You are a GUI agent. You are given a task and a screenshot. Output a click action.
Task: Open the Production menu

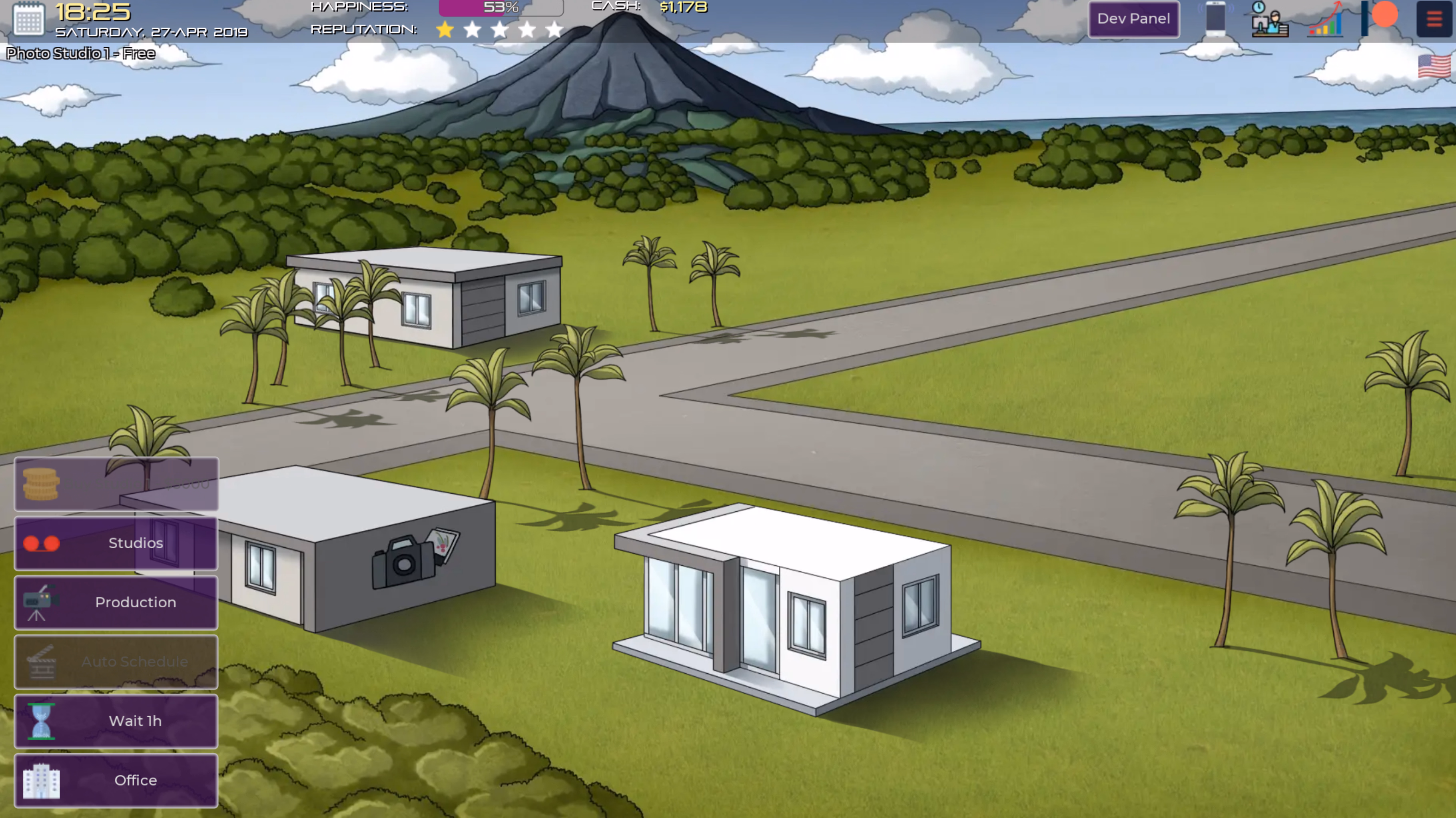tap(116, 602)
